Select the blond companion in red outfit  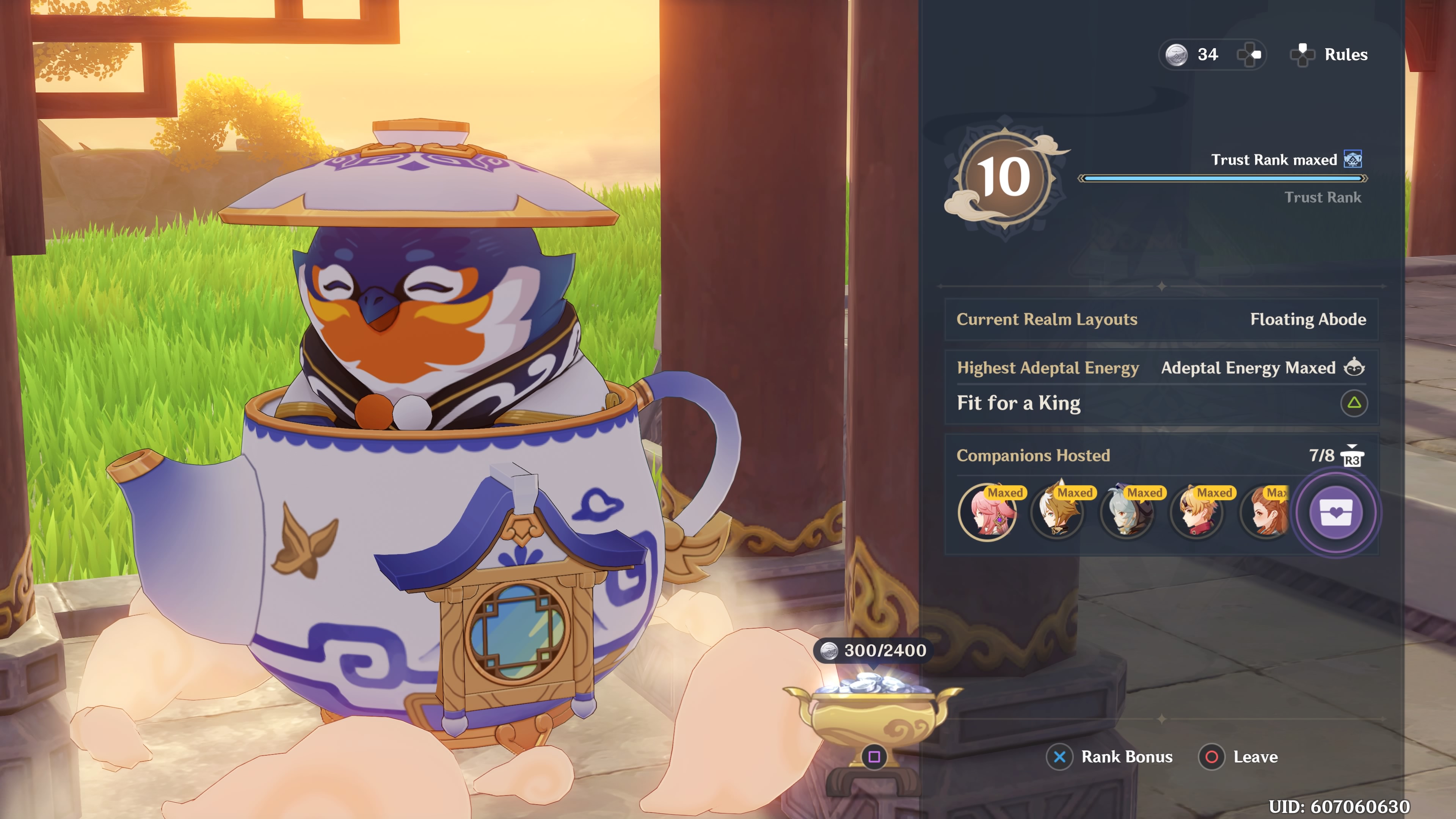coord(1197,513)
